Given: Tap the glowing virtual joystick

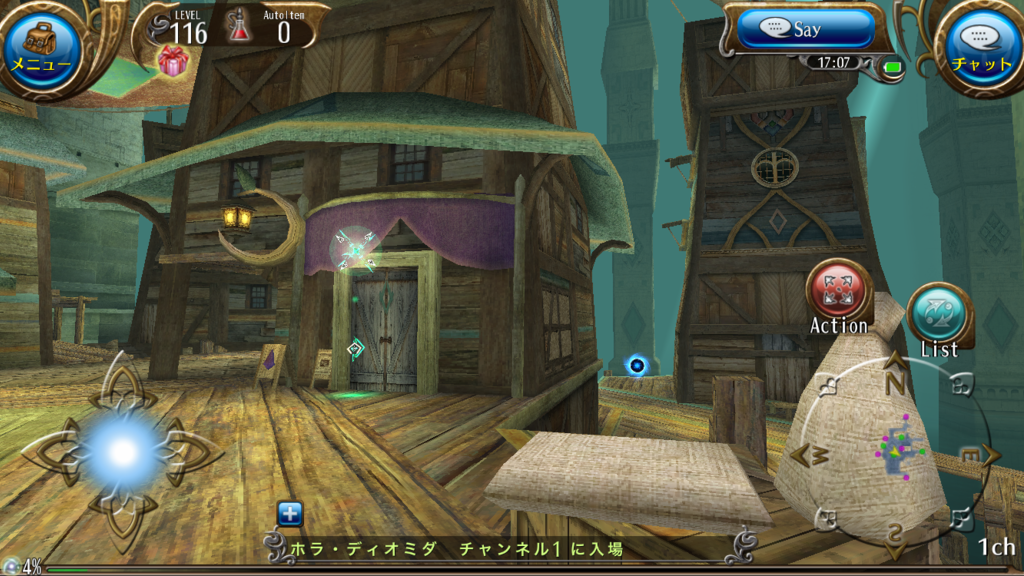Looking at the screenshot, I should tap(122, 452).
